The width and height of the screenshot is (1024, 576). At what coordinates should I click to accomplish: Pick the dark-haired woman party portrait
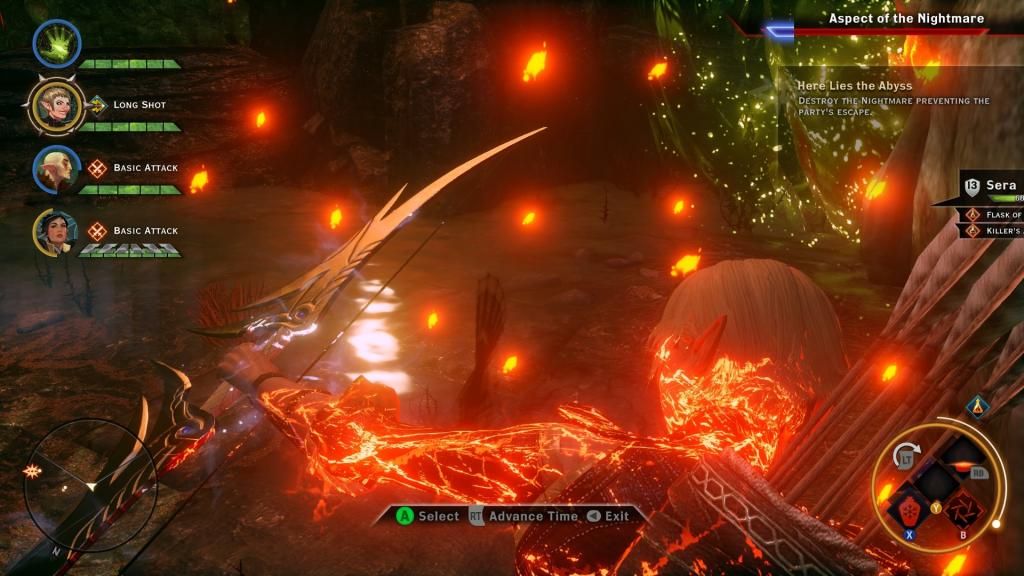pyautogui.click(x=56, y=232)
